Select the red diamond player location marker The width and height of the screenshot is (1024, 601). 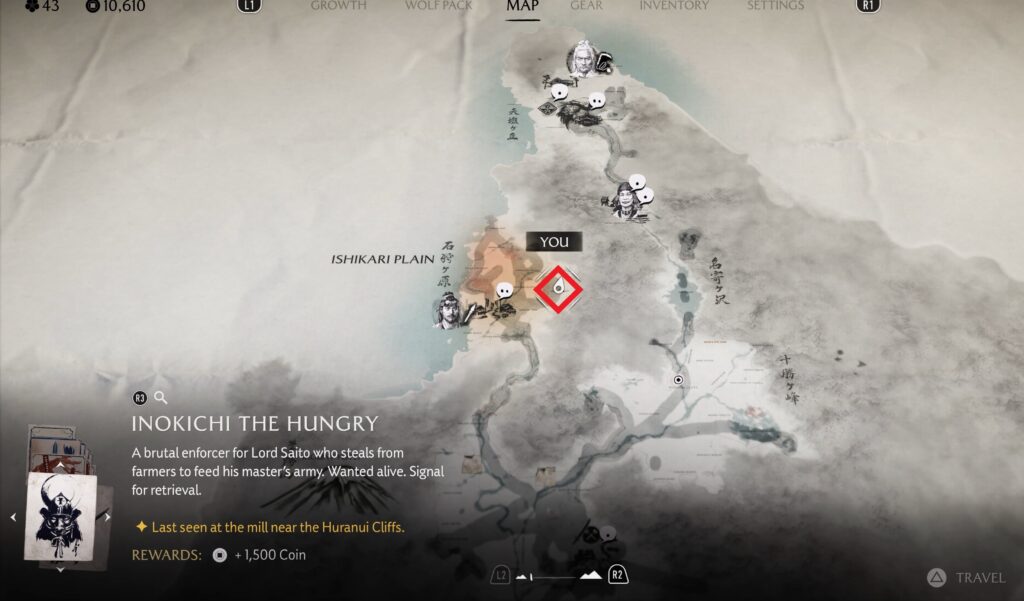558,290
